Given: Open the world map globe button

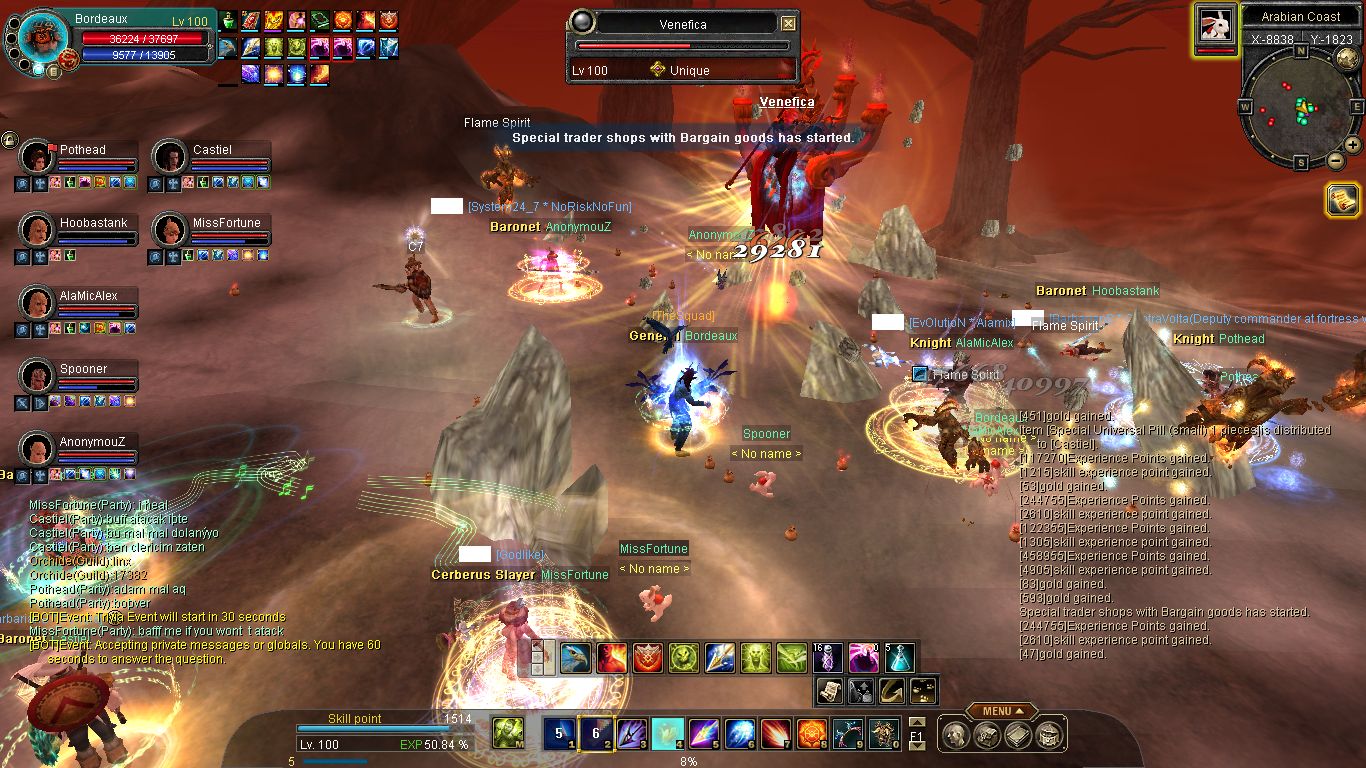Looking at the screenshot, I should click(x=1346, y=57).
